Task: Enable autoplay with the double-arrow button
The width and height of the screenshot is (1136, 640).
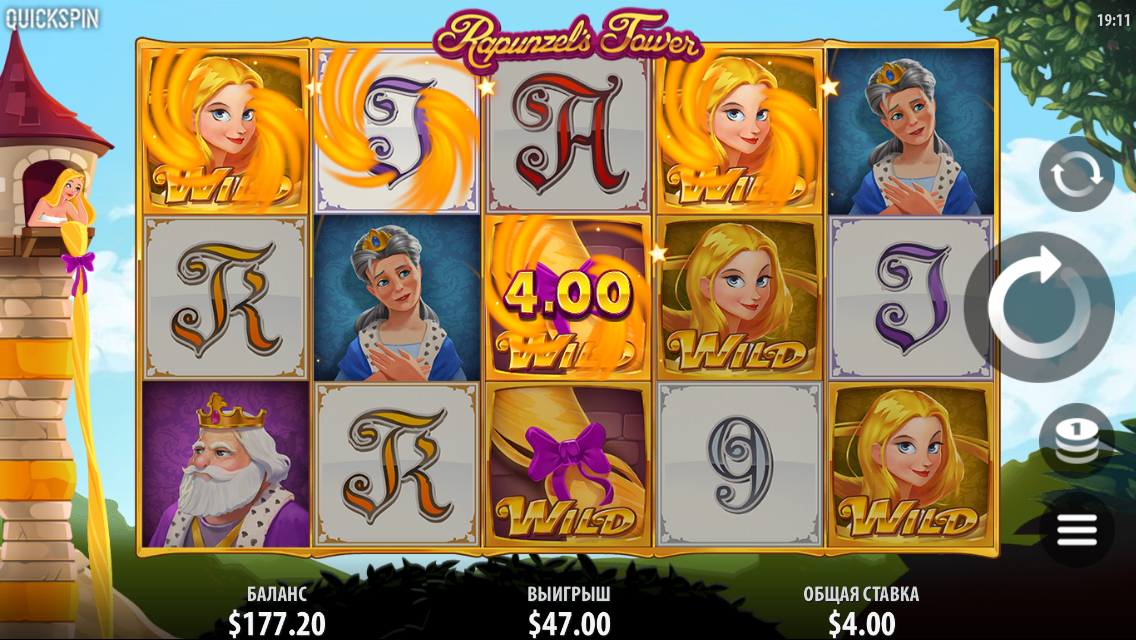Action: click(1076, 174)
